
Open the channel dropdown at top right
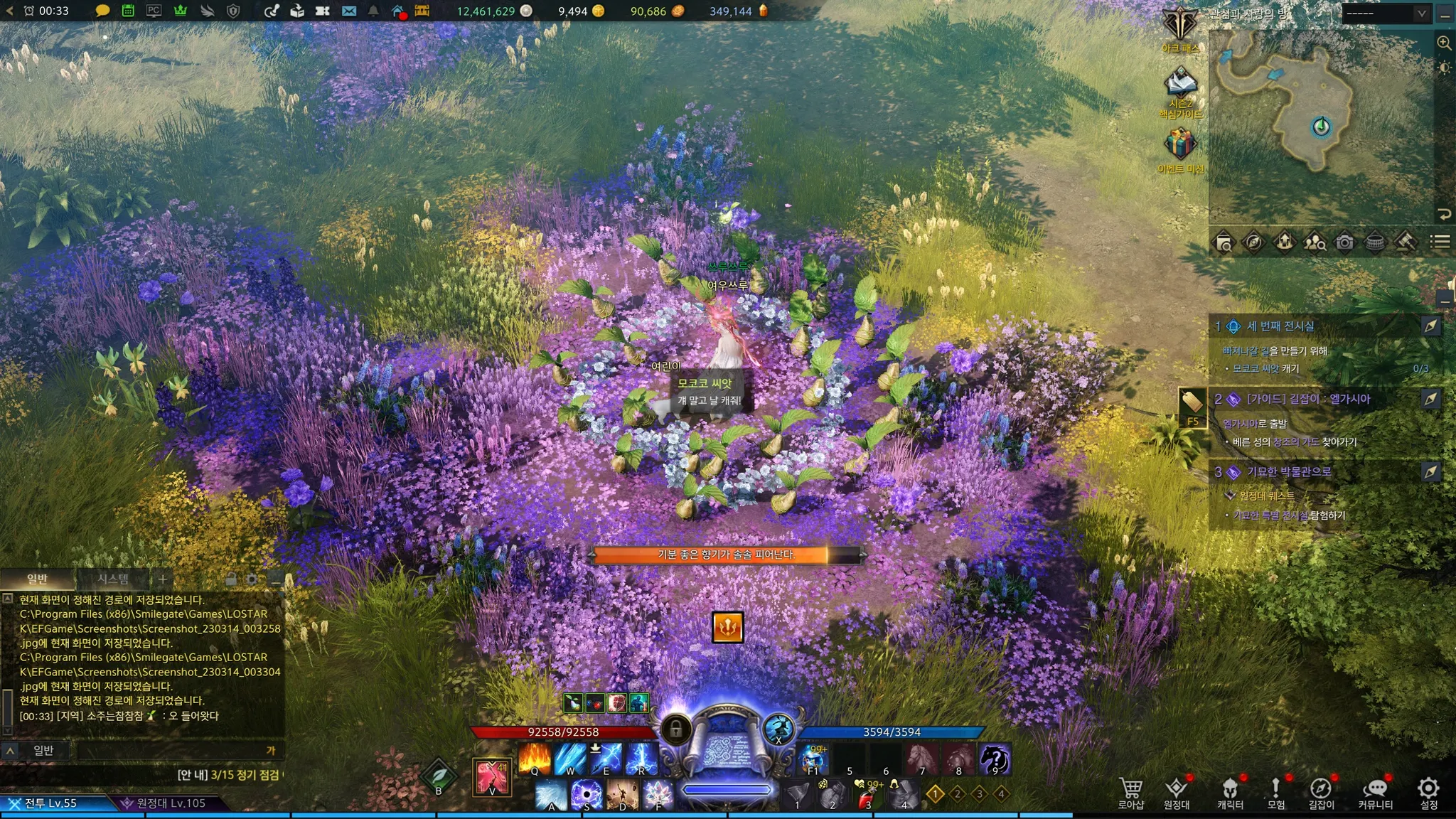point(1386,13)
